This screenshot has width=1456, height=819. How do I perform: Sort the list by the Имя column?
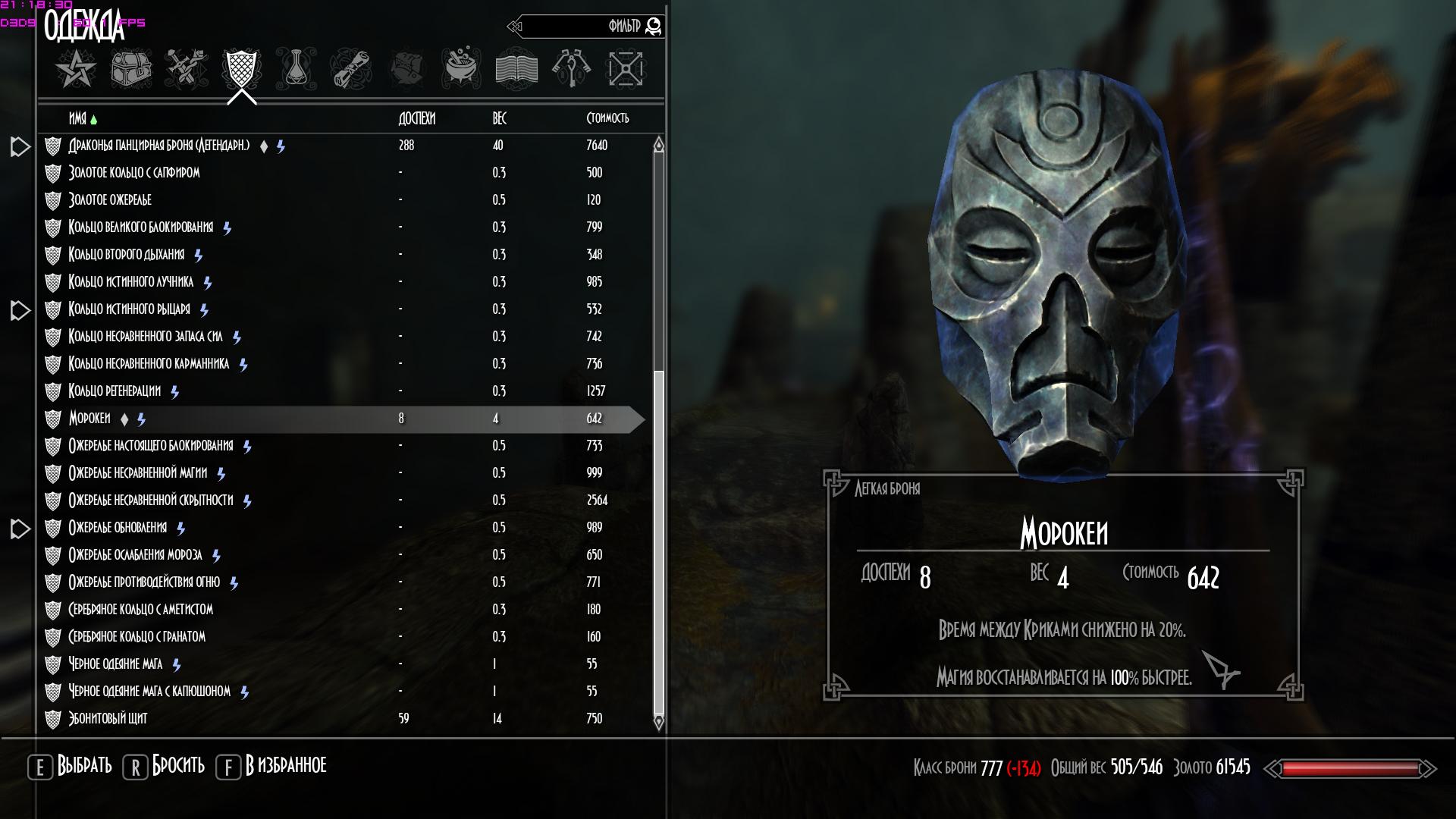[x=78, y=119]
